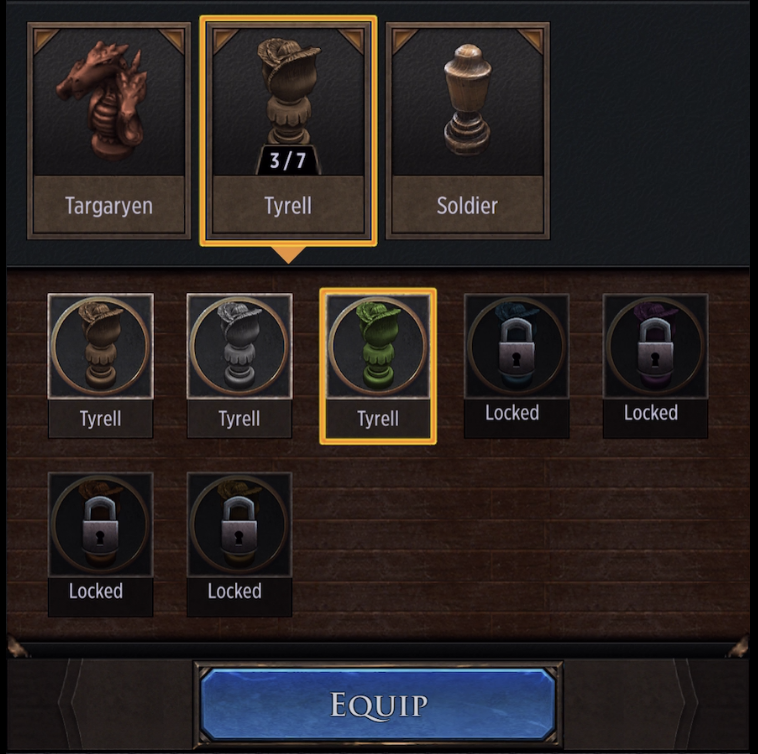Click the locked blue Tyrell variant

click(x=516, y=365)
